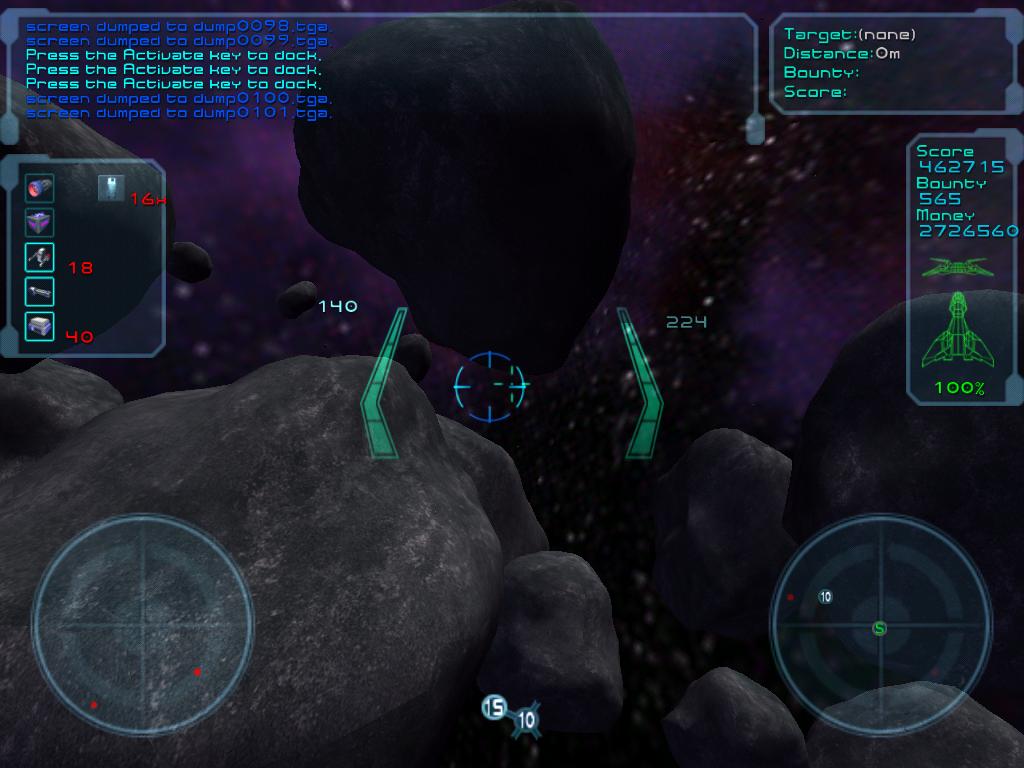Click the right circular radar display

881,627
